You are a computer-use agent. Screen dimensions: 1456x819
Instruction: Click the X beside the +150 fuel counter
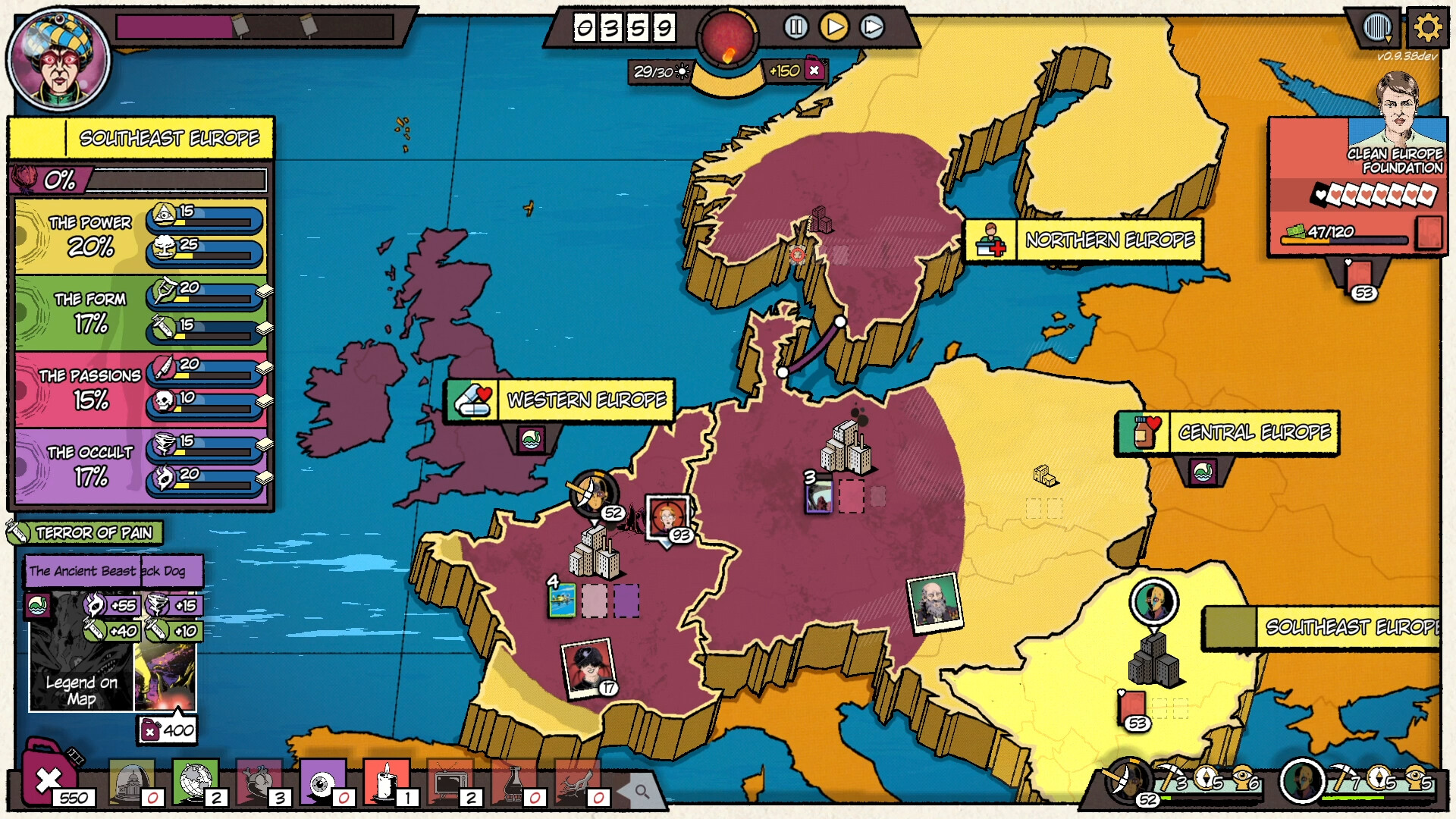click(815, 69)
